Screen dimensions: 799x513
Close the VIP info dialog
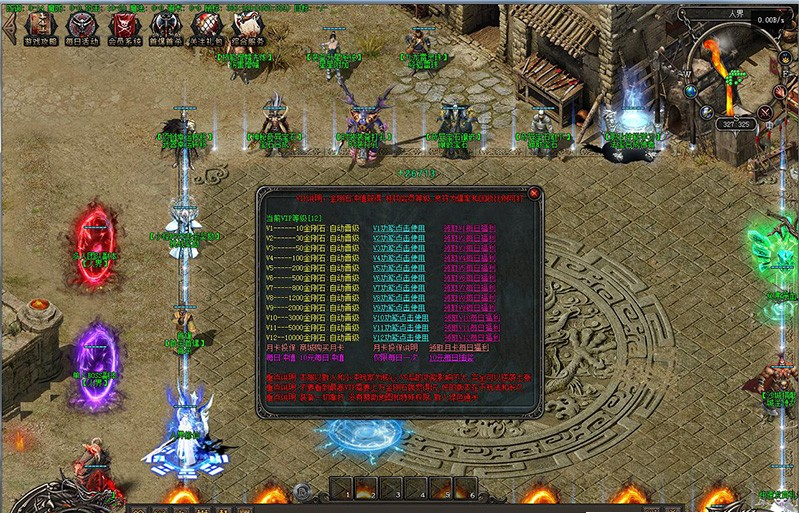tap(534, 193)
